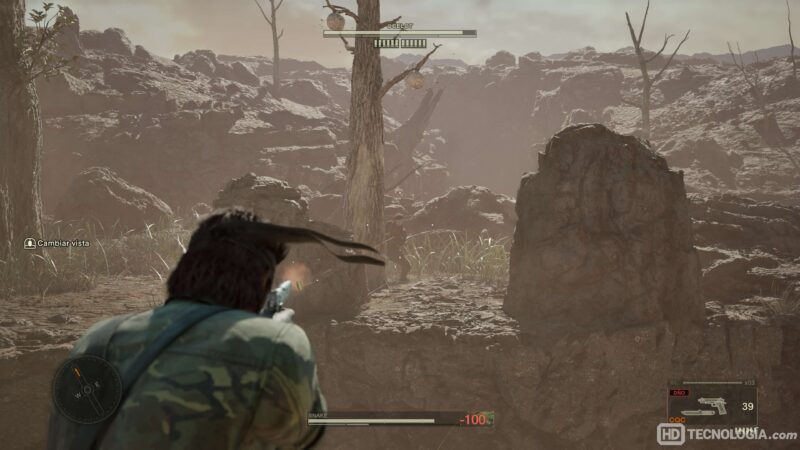Open the HD Tecnologia watermark logo

pos(726,435)
